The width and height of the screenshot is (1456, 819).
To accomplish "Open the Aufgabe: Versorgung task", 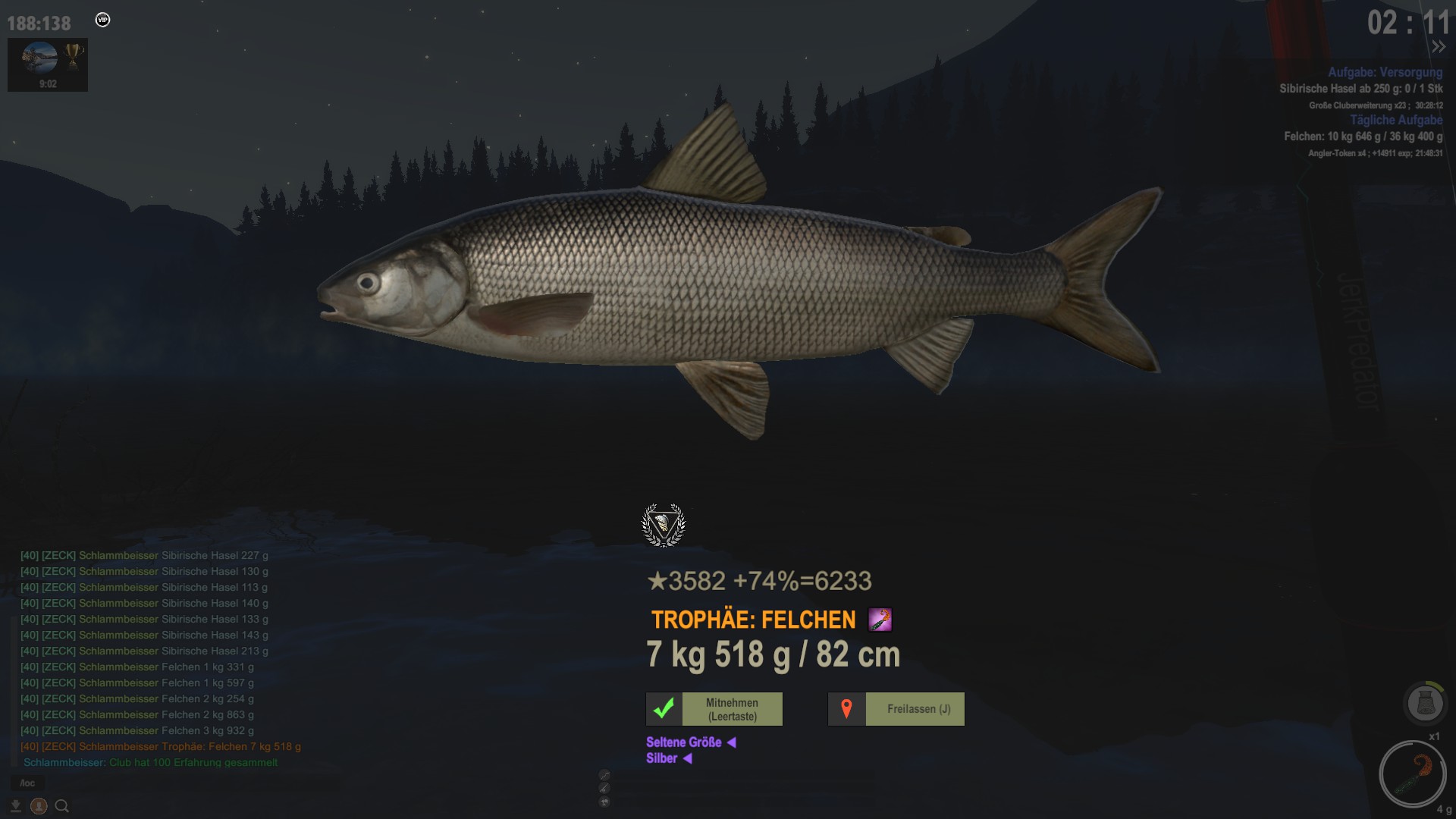I will pyautogui.click(x=1385, y=72).
